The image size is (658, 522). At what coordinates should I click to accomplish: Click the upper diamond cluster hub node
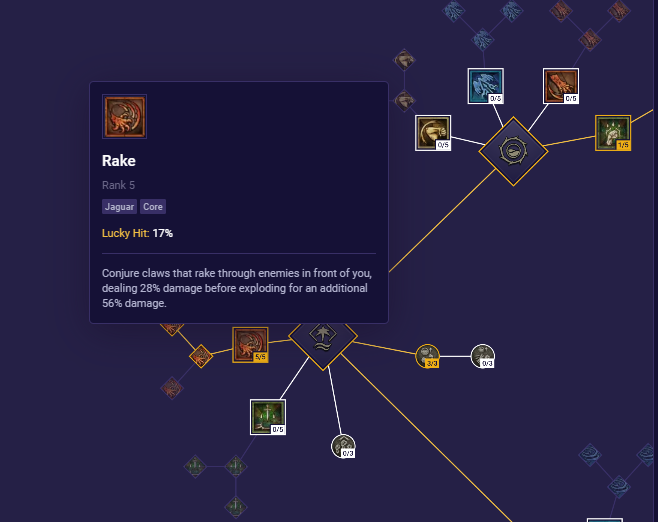pyautogui.click(x=513, y=151)
